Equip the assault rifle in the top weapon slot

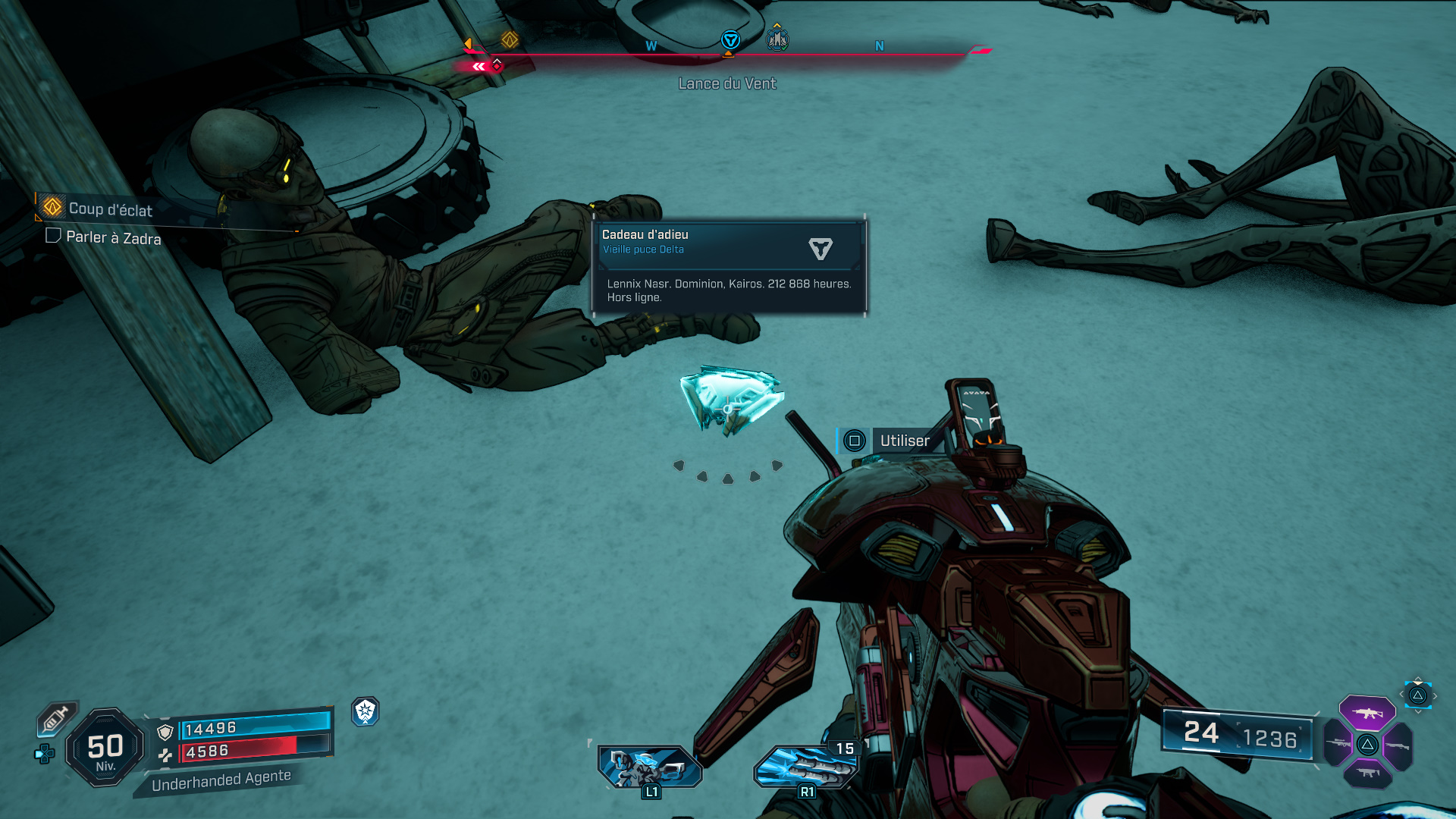coord(1367,713)
